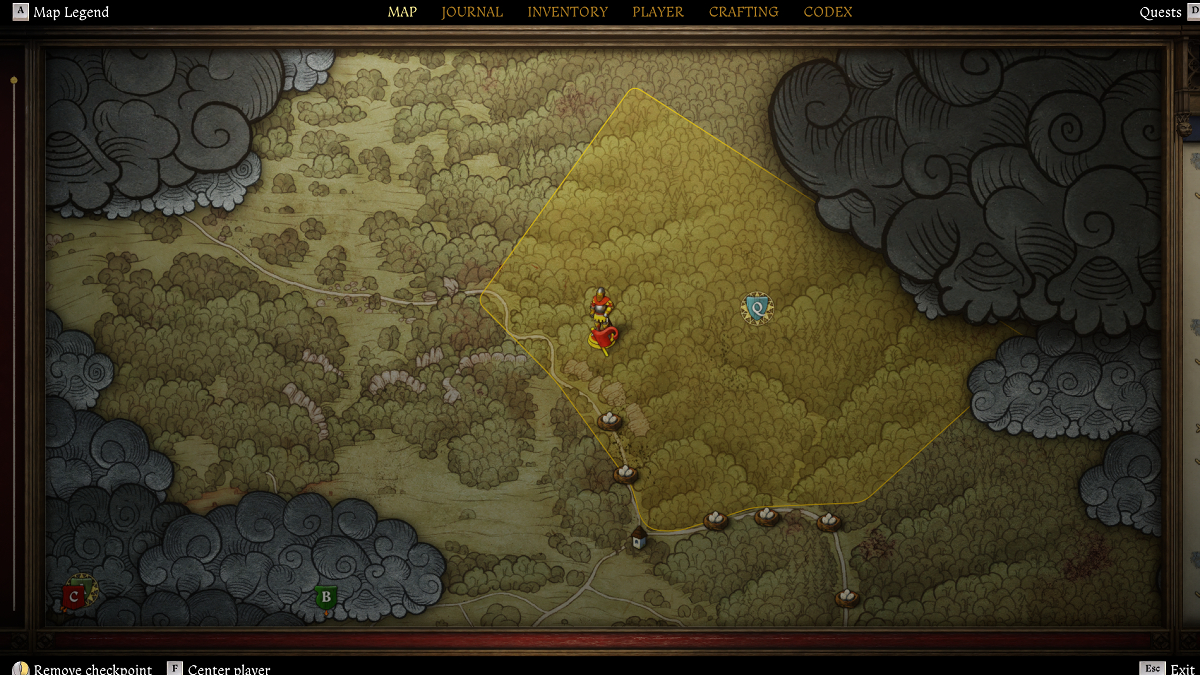Click the green B shield marker
The width and height of the screenshot is (1200, 675).
(325, 597)
